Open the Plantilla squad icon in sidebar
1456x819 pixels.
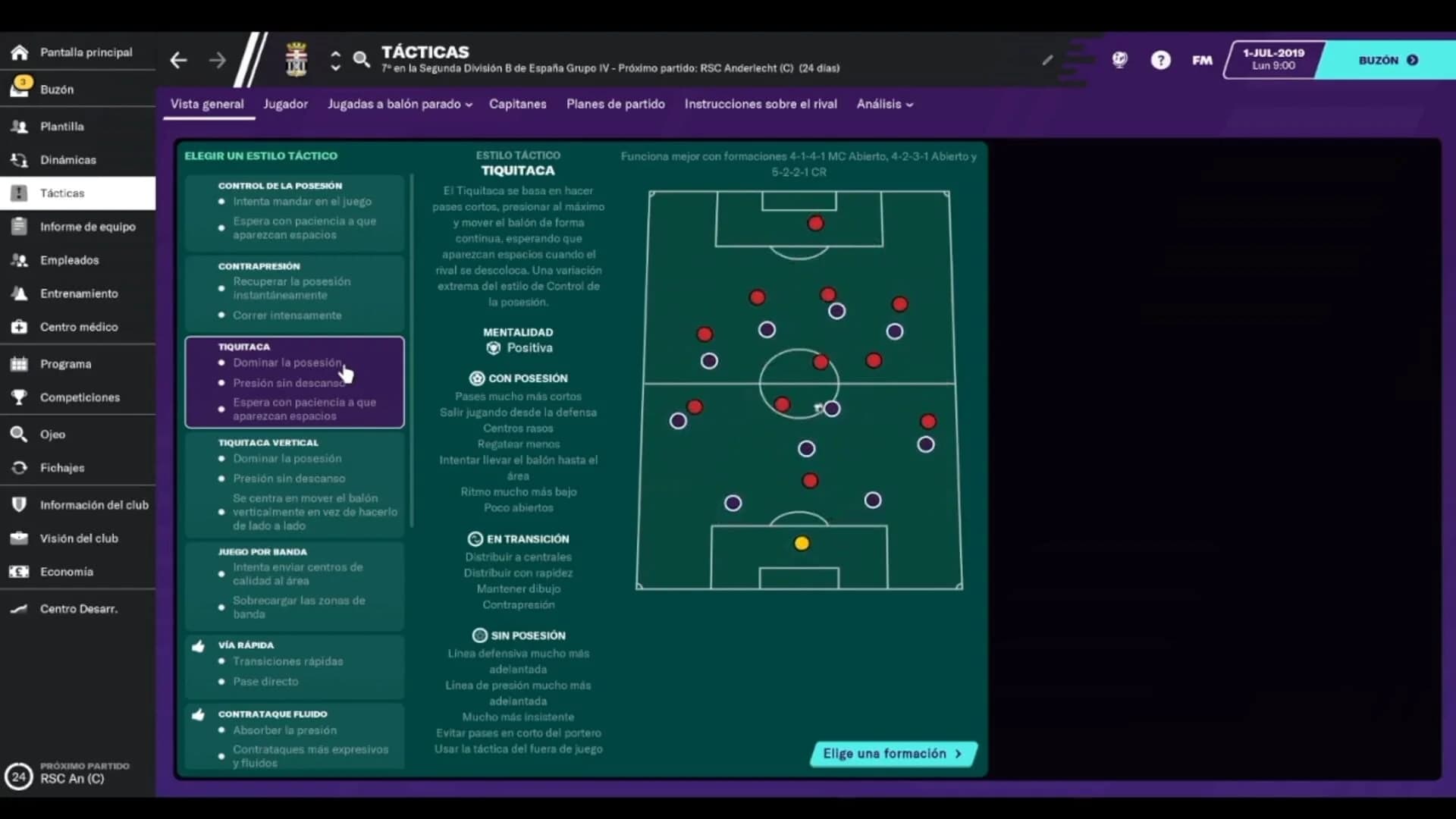point(19,127)
